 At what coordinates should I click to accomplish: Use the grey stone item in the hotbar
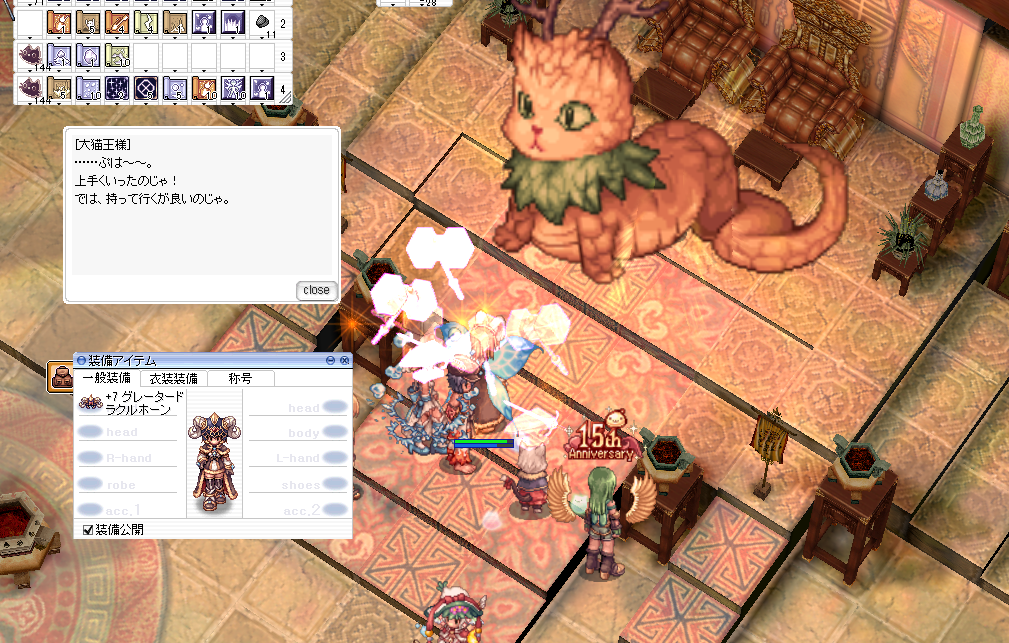coord(261,21)
